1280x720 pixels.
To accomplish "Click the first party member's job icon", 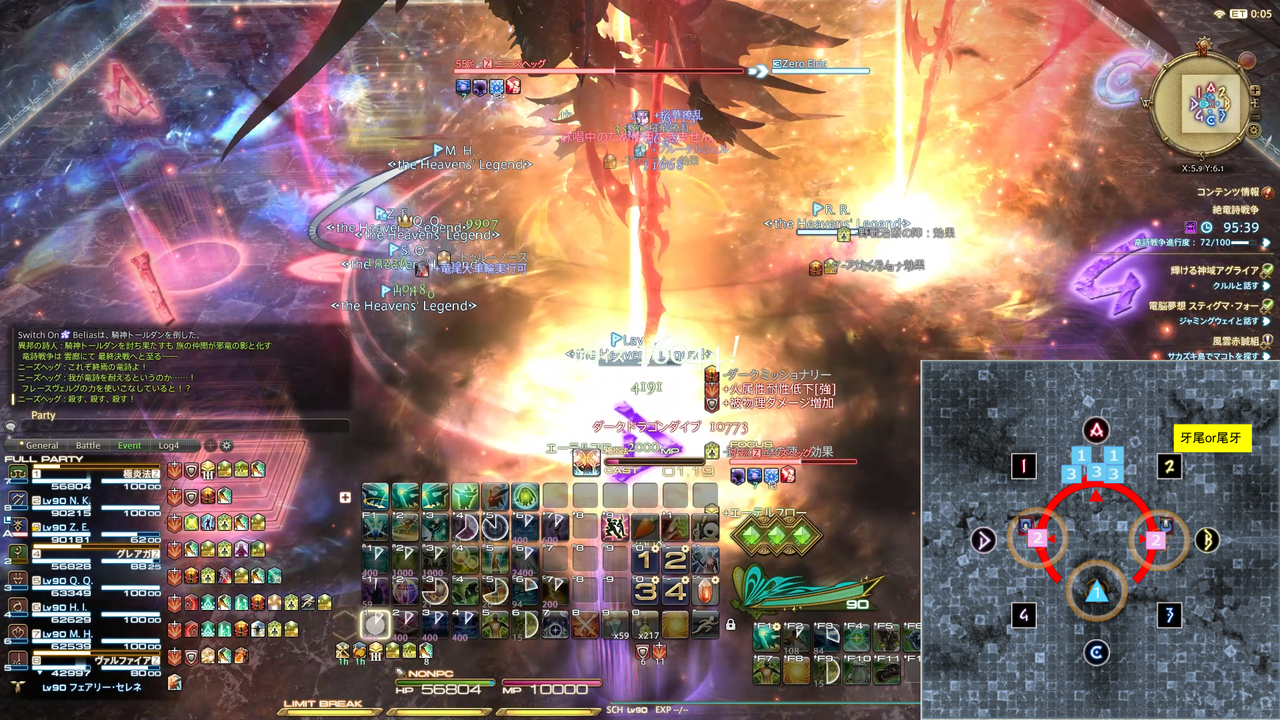I will click(17, 473).
